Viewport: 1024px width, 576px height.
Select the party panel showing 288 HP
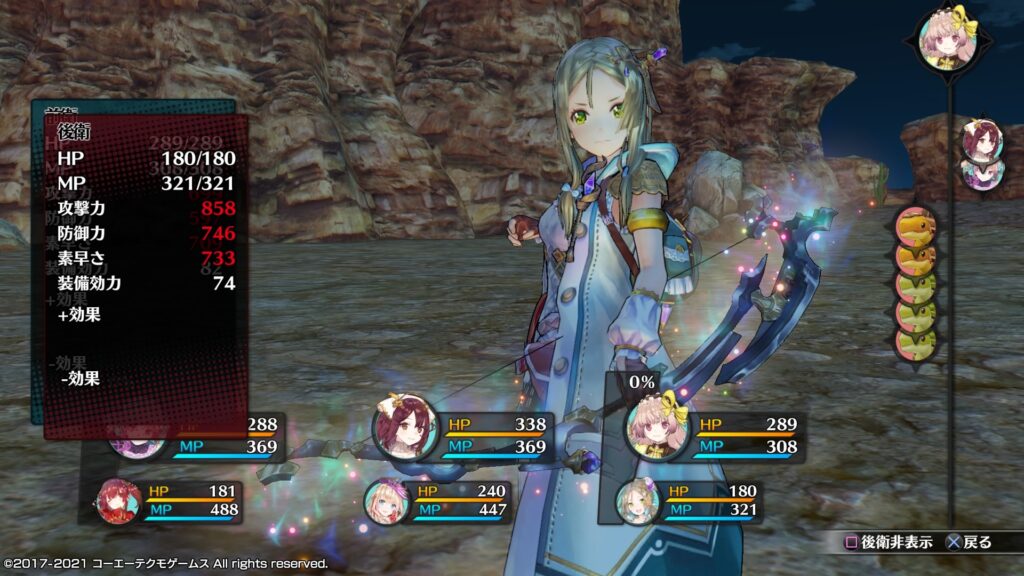point(200,435)
